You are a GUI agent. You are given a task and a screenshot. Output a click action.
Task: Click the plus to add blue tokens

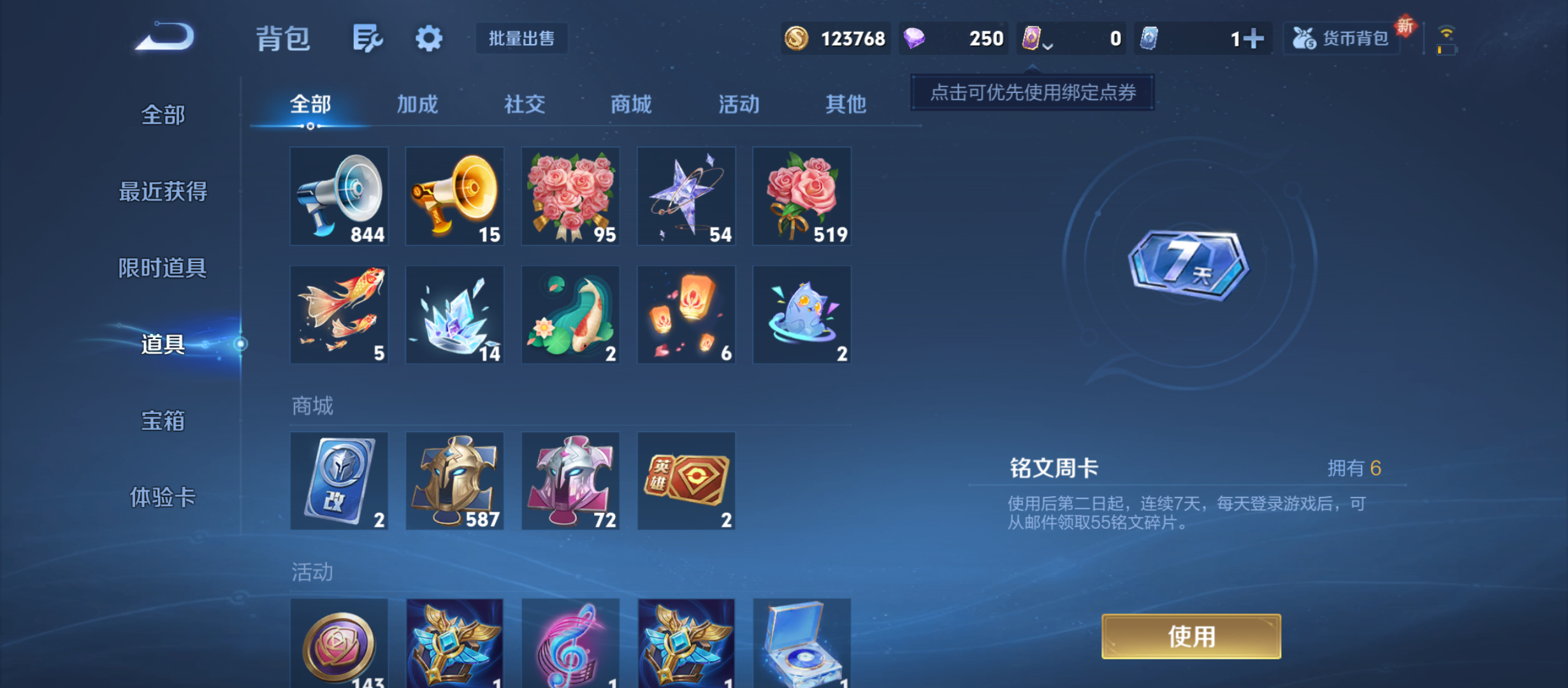tap(1252, 38)
